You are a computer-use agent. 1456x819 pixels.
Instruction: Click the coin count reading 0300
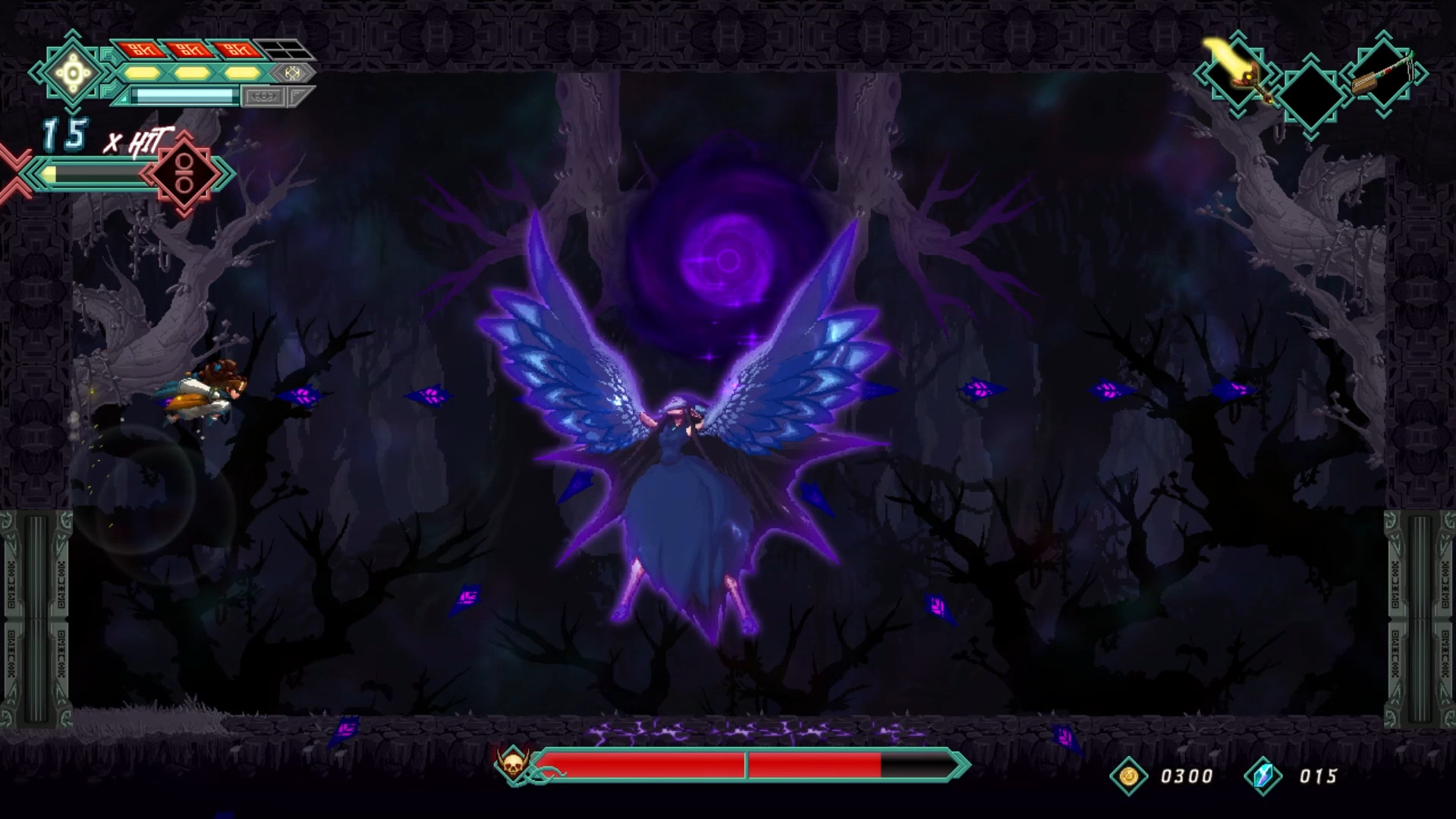(x=1187, y=776)
